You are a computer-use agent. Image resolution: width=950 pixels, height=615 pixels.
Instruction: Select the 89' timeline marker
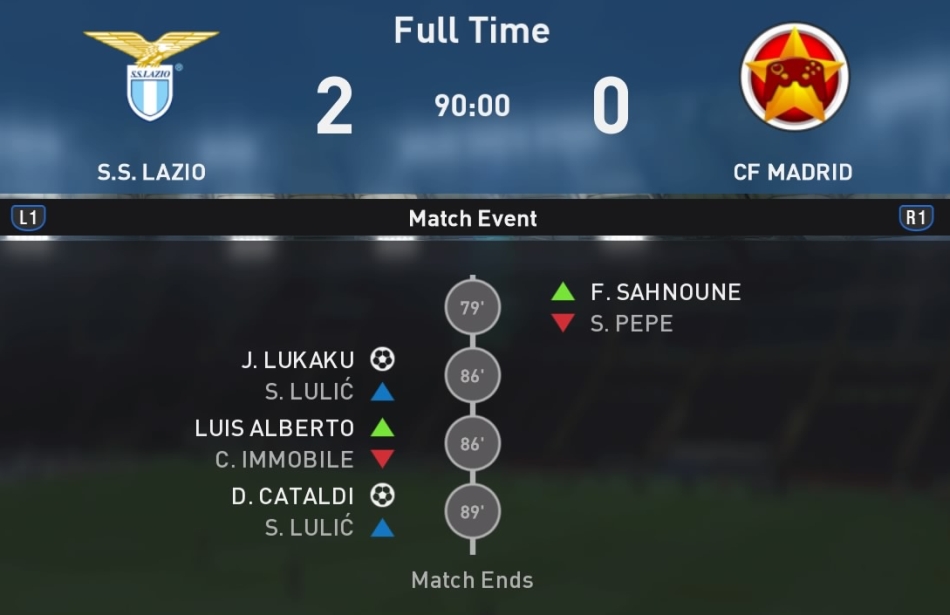click(x=472, y=513)
